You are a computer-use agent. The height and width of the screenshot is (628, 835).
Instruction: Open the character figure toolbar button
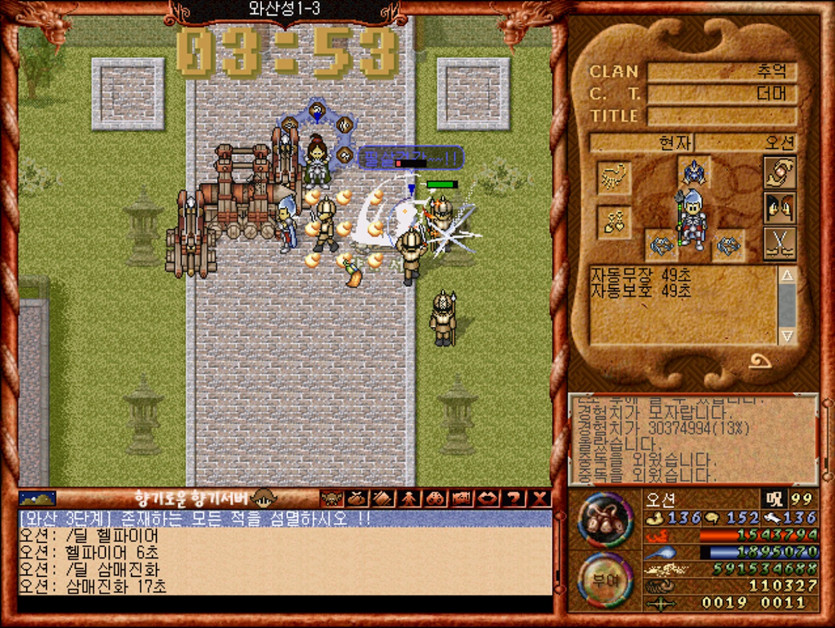(x=409, y=498)
